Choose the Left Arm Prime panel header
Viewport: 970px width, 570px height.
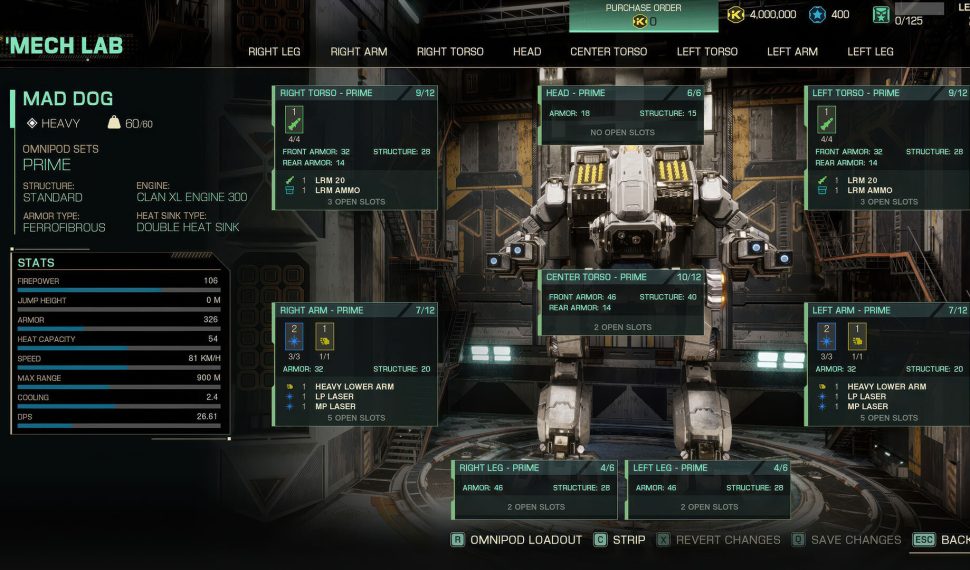(887, 311)
